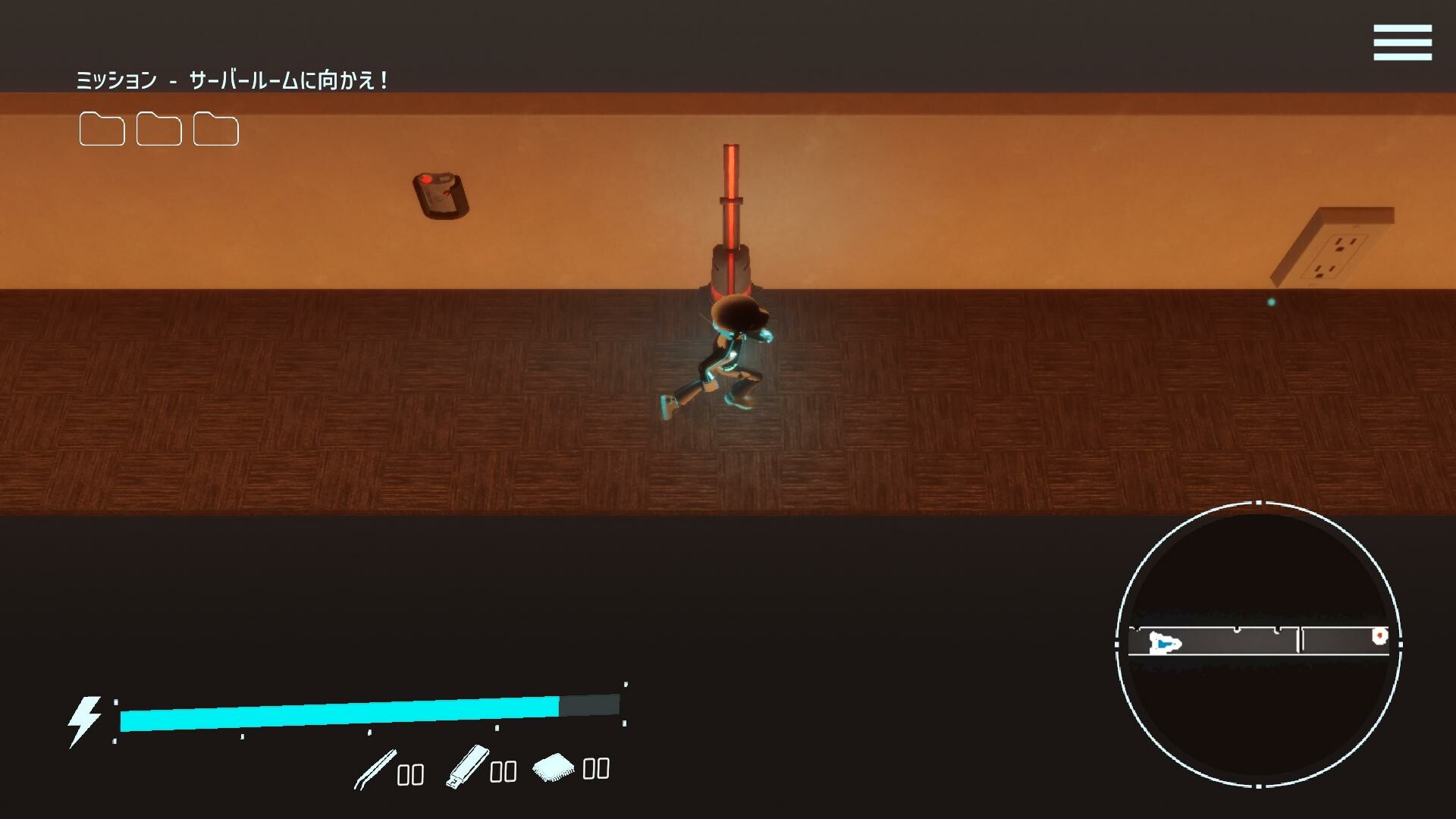Click the first folder slot icon

[101, 130]
